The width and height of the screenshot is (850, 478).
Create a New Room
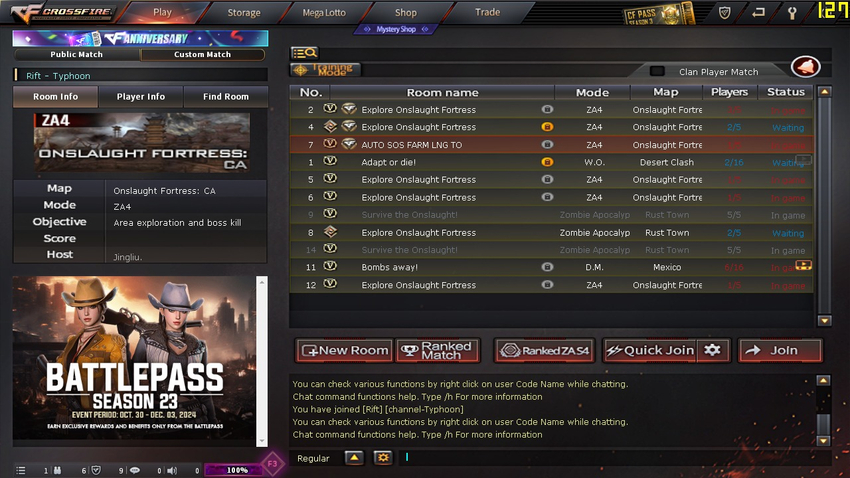[344, 351]
